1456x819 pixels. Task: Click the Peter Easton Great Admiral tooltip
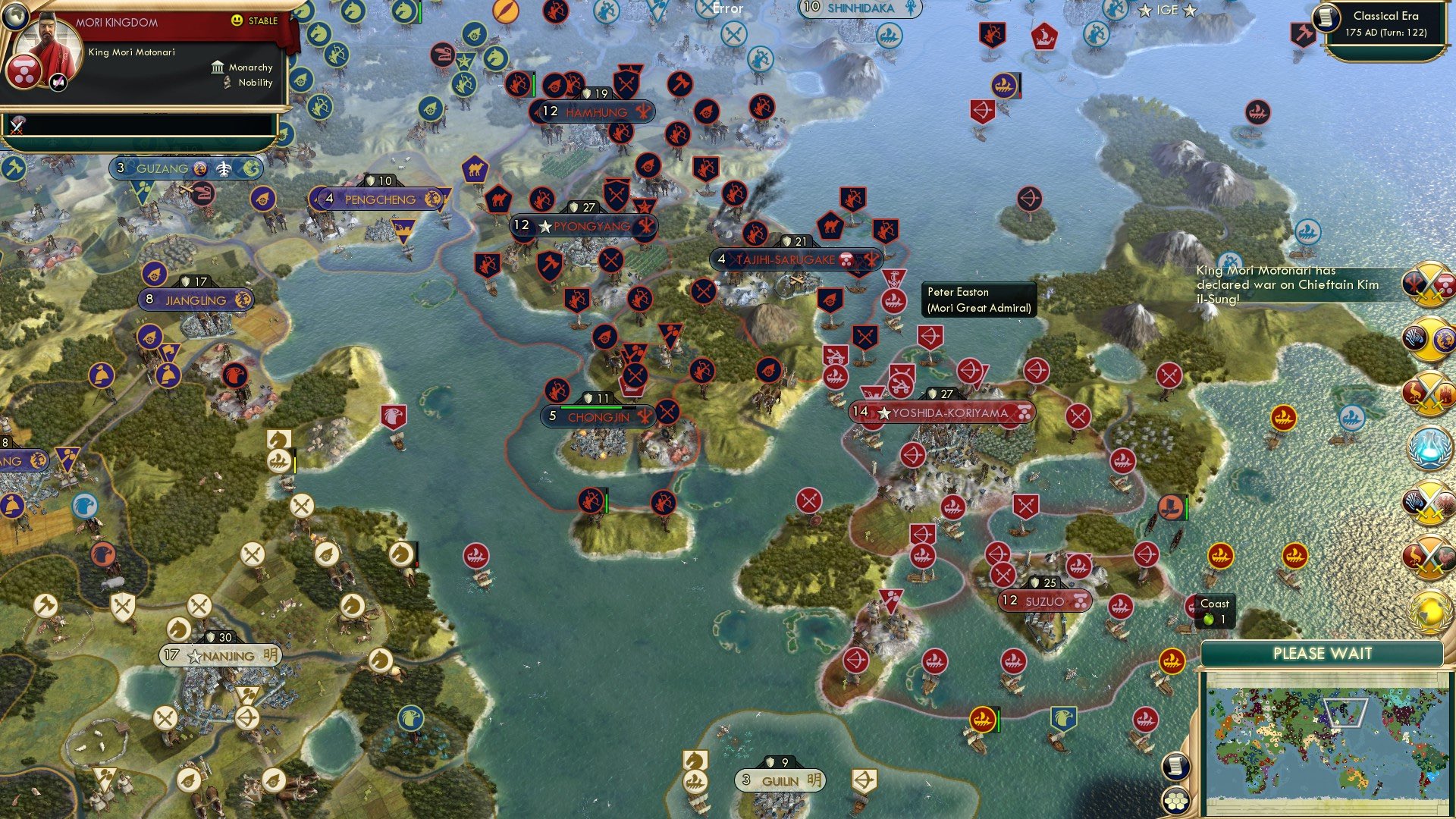tap(978, 299)
